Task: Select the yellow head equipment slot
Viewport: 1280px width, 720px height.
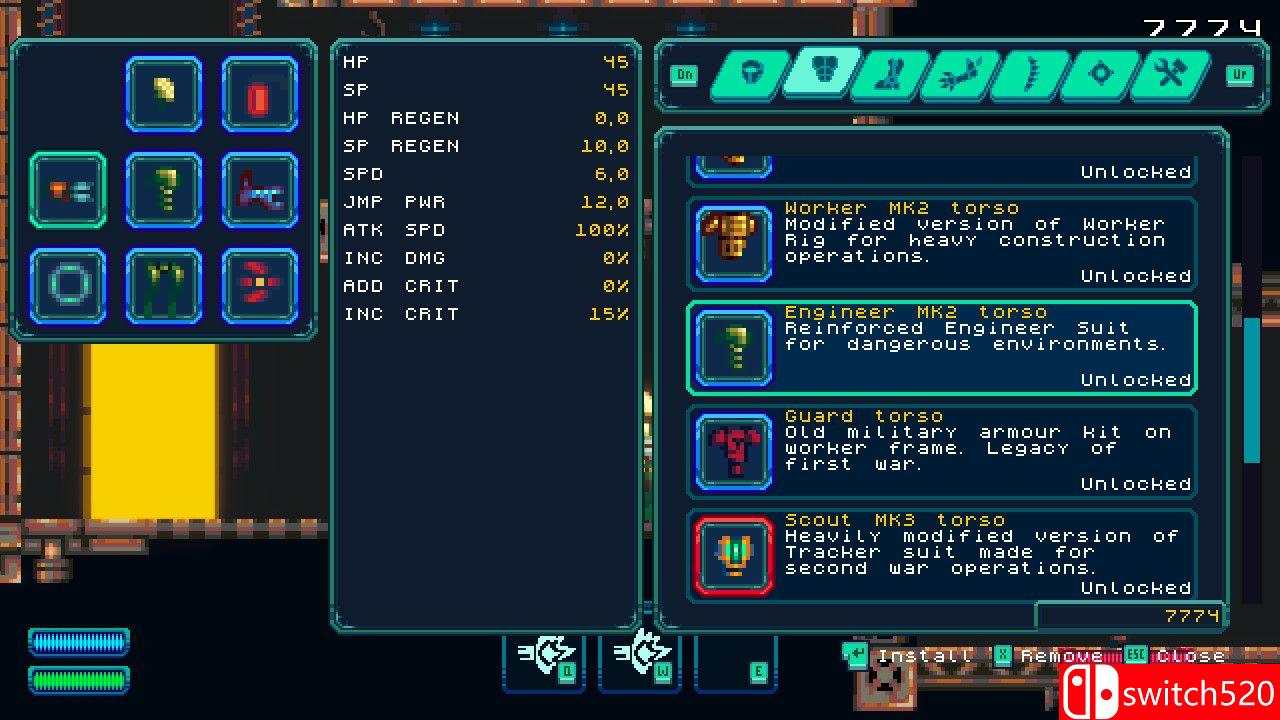Action: (164, 94)
